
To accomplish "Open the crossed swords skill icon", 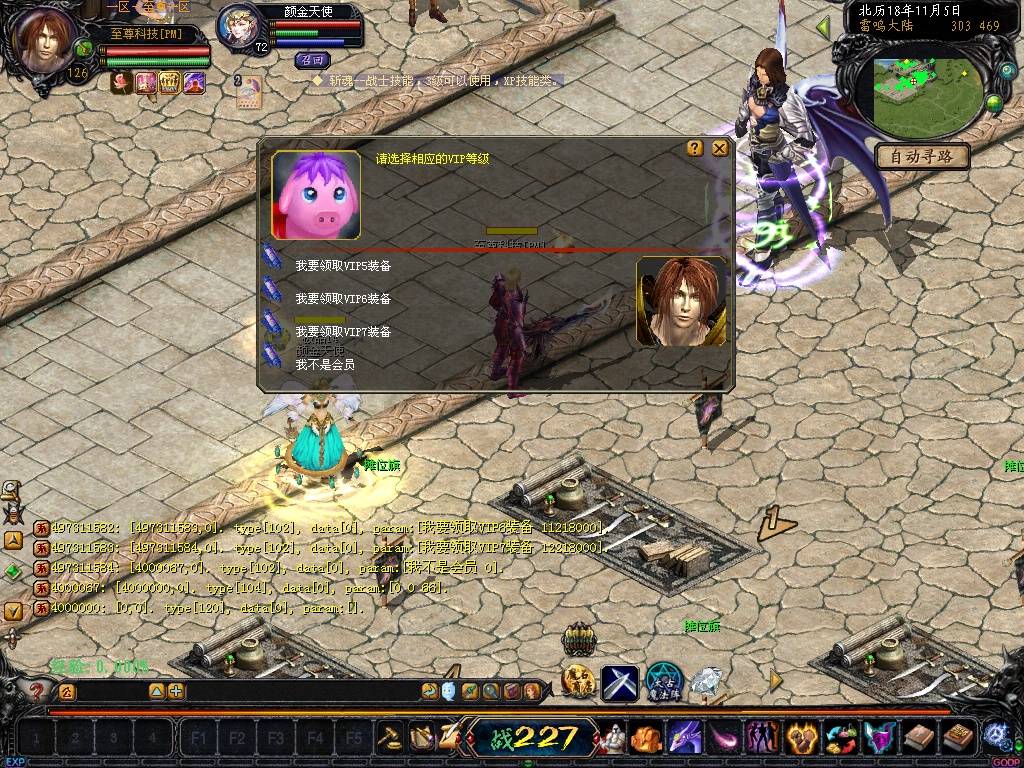I will [620, 683].
